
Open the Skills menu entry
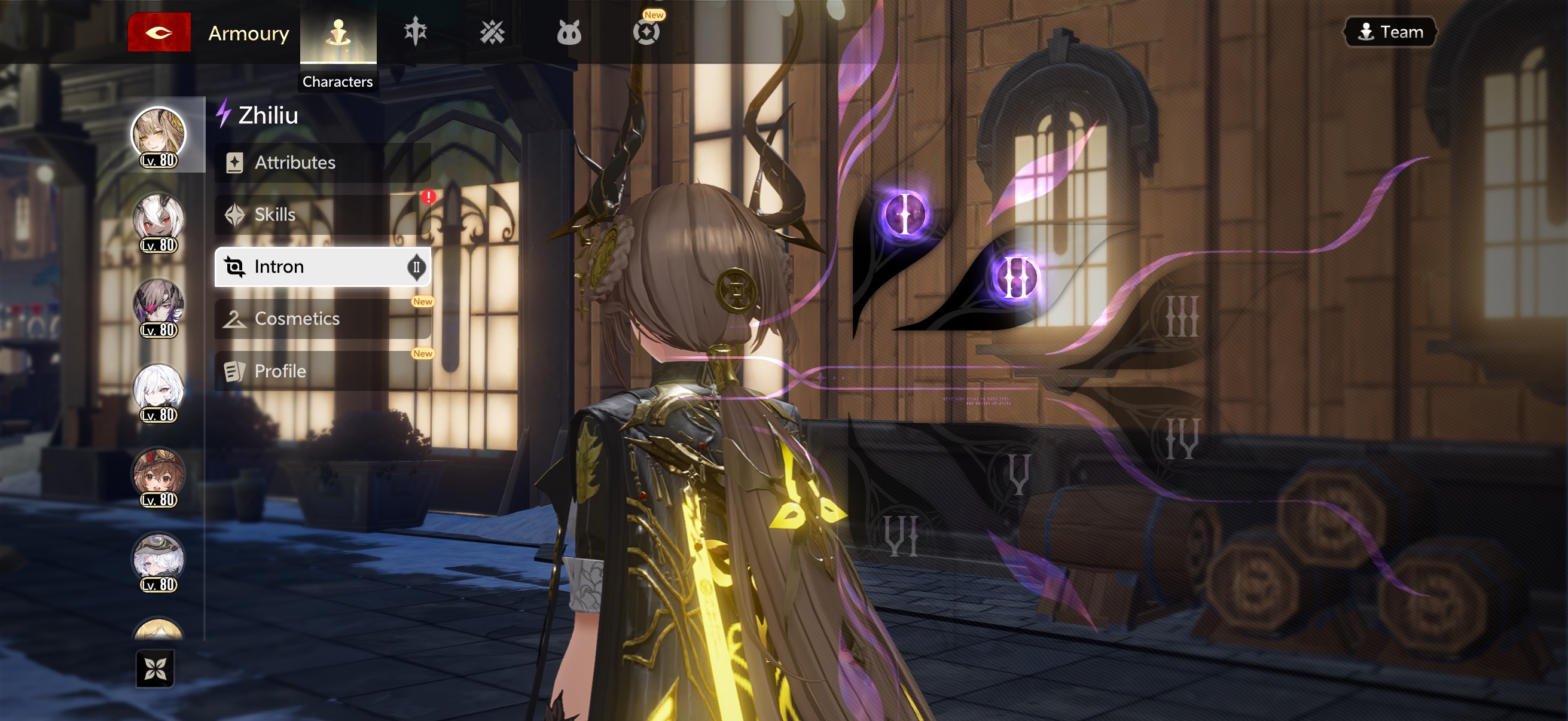point(322,215)
